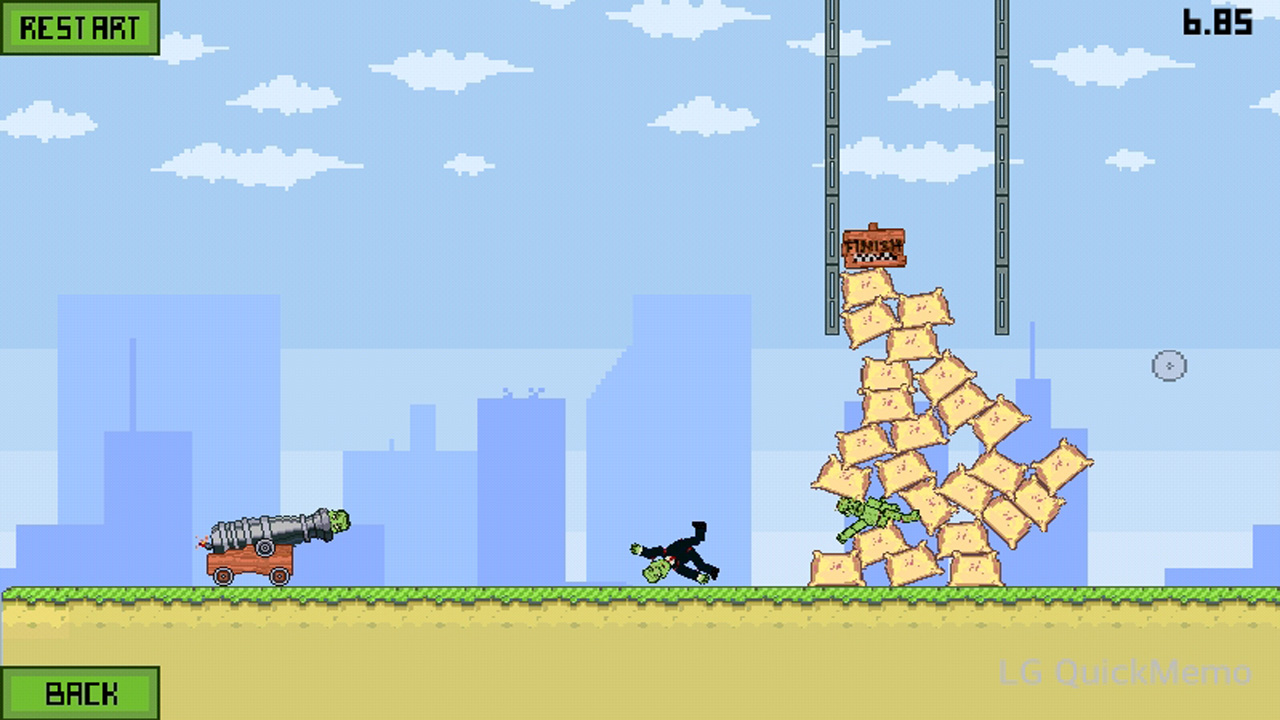Click the zombie climbing the pillow pile

click(870, 515)
